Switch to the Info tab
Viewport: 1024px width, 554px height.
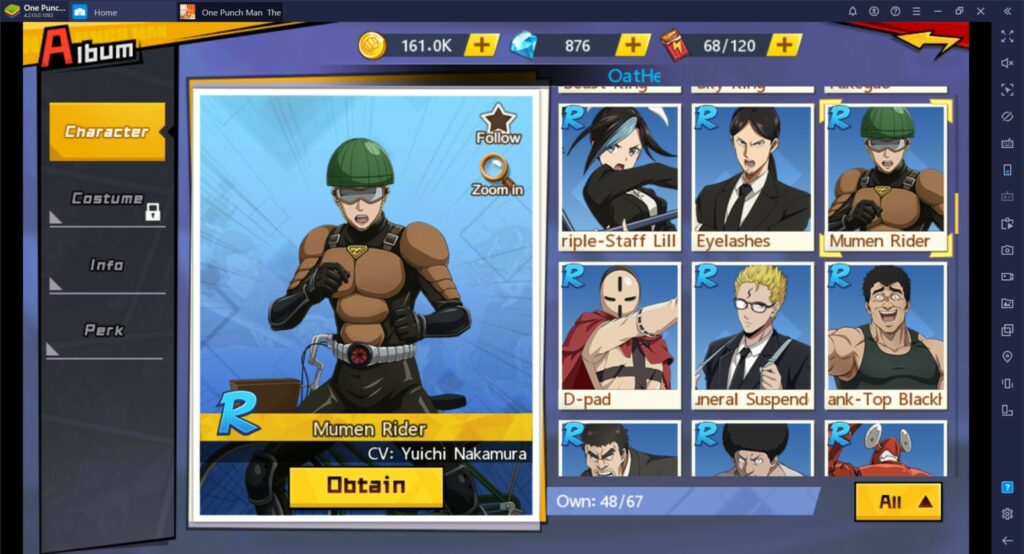pyautogui.click(x=107, y=266)
